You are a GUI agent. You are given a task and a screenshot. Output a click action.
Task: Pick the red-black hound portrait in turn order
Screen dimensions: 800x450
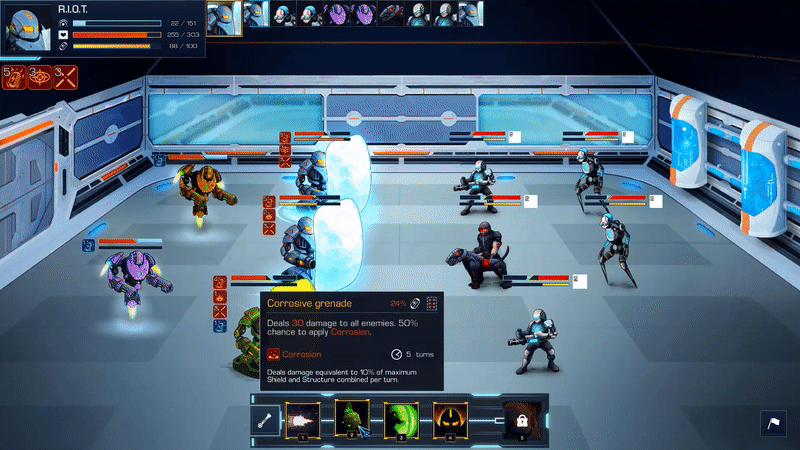389,14
